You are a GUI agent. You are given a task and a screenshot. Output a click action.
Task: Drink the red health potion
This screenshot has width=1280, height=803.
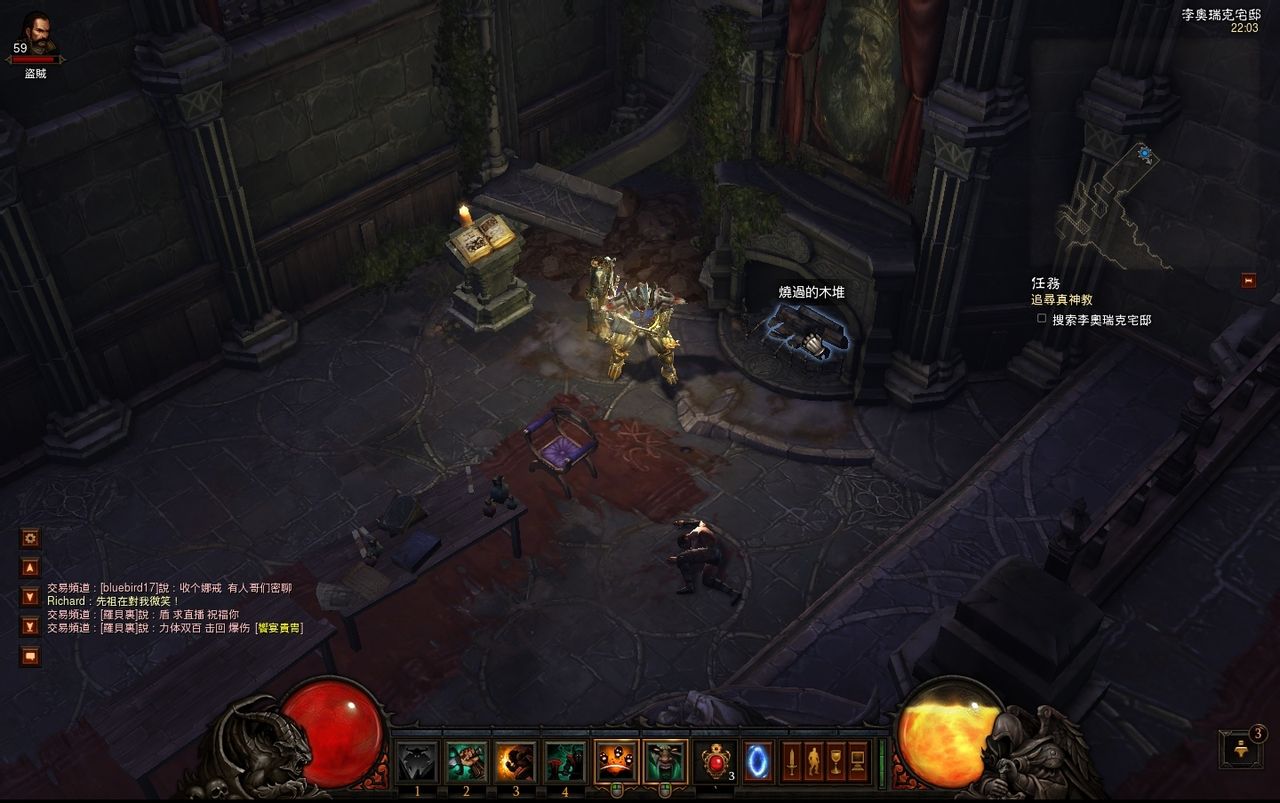click(x=715, y=762)
